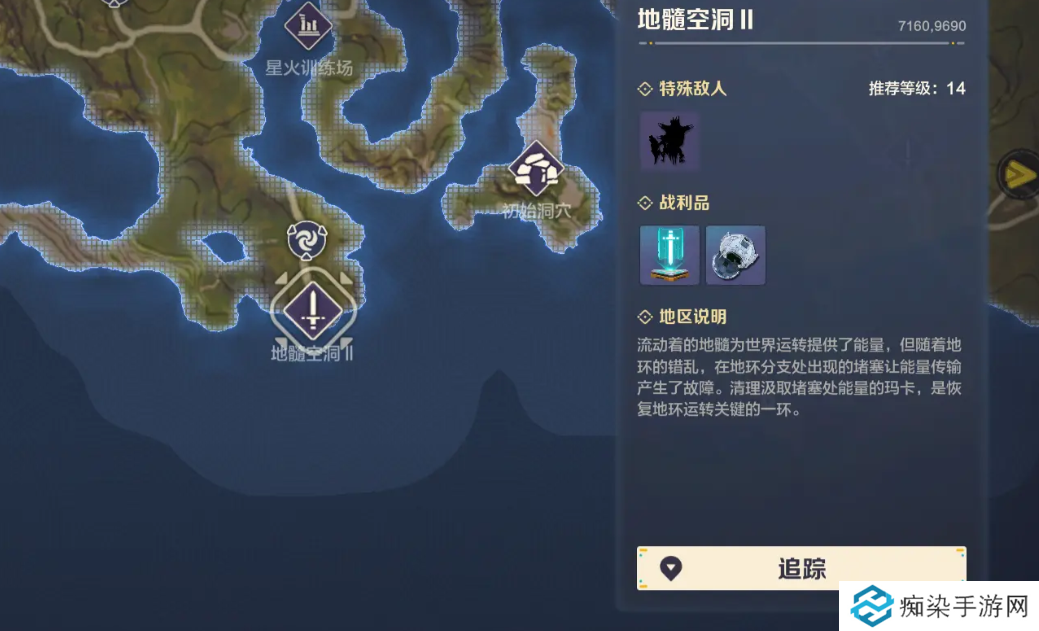Click the 追踪 track button

801,568
